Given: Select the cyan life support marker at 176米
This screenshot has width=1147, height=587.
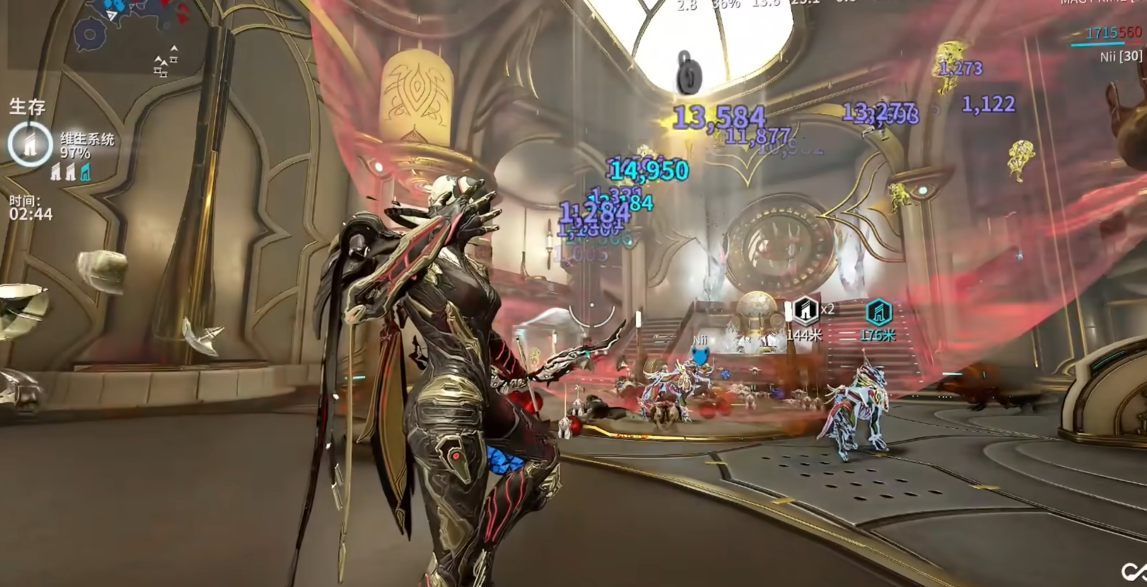Looking at the screenshot, I should [878, 312].
